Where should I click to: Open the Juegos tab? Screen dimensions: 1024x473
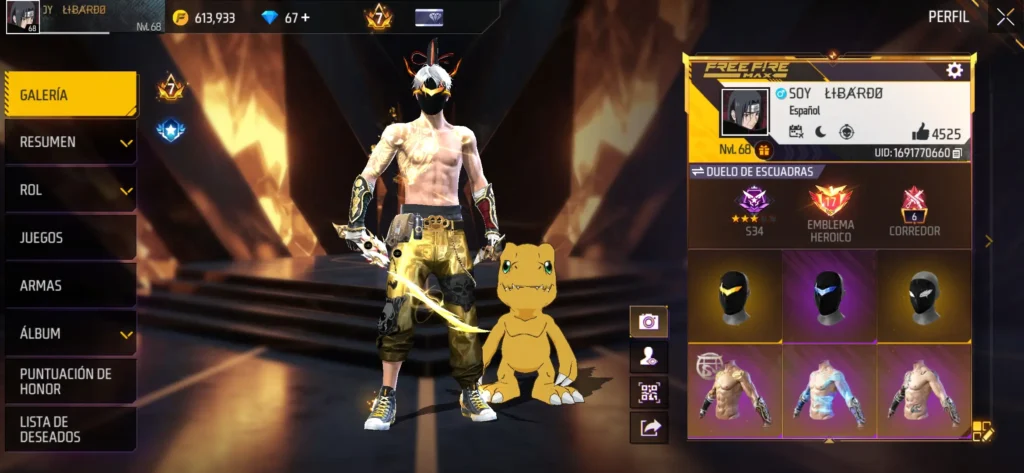[70, 238]
